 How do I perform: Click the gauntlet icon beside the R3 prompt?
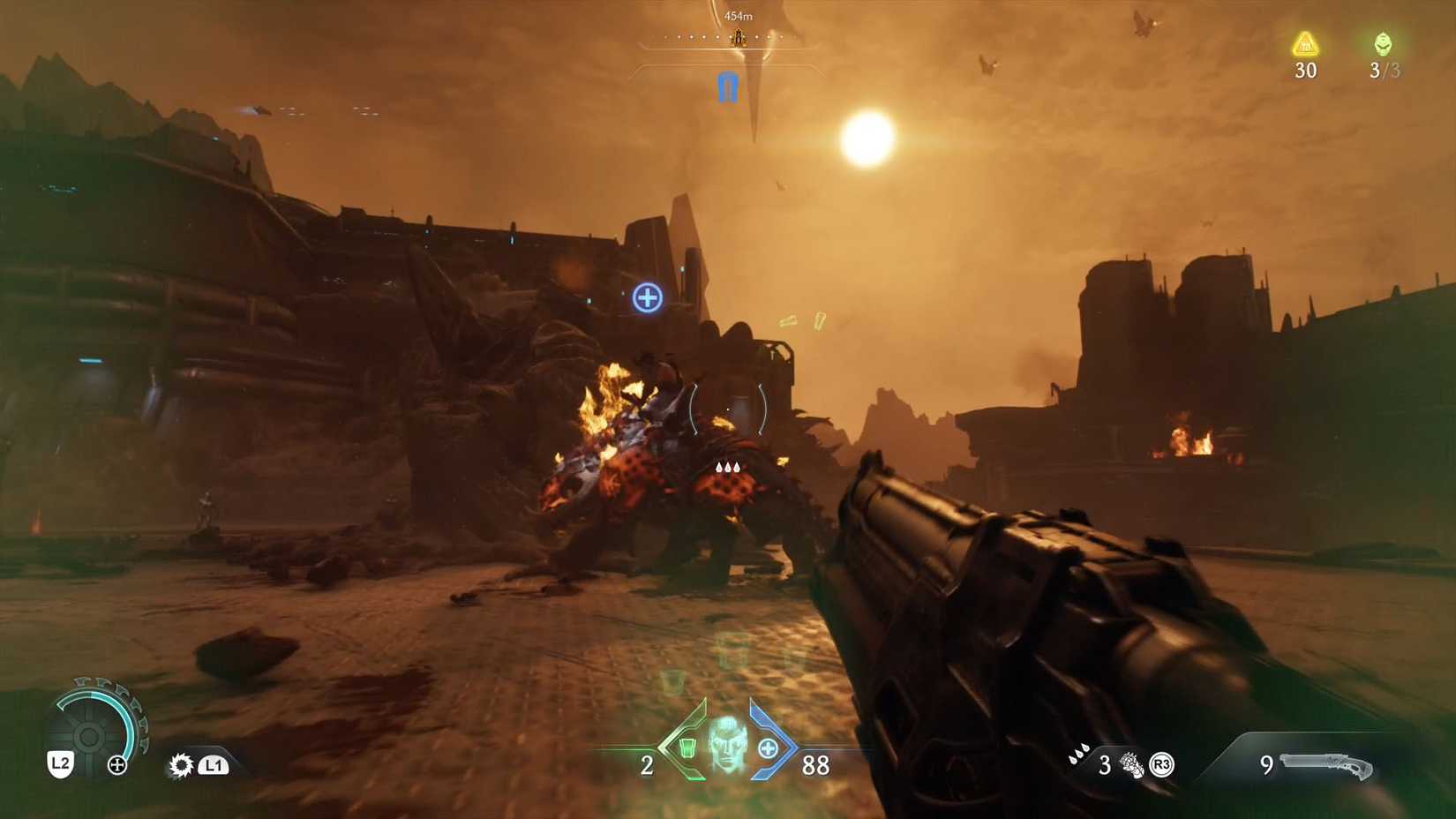click(1130, 764)
